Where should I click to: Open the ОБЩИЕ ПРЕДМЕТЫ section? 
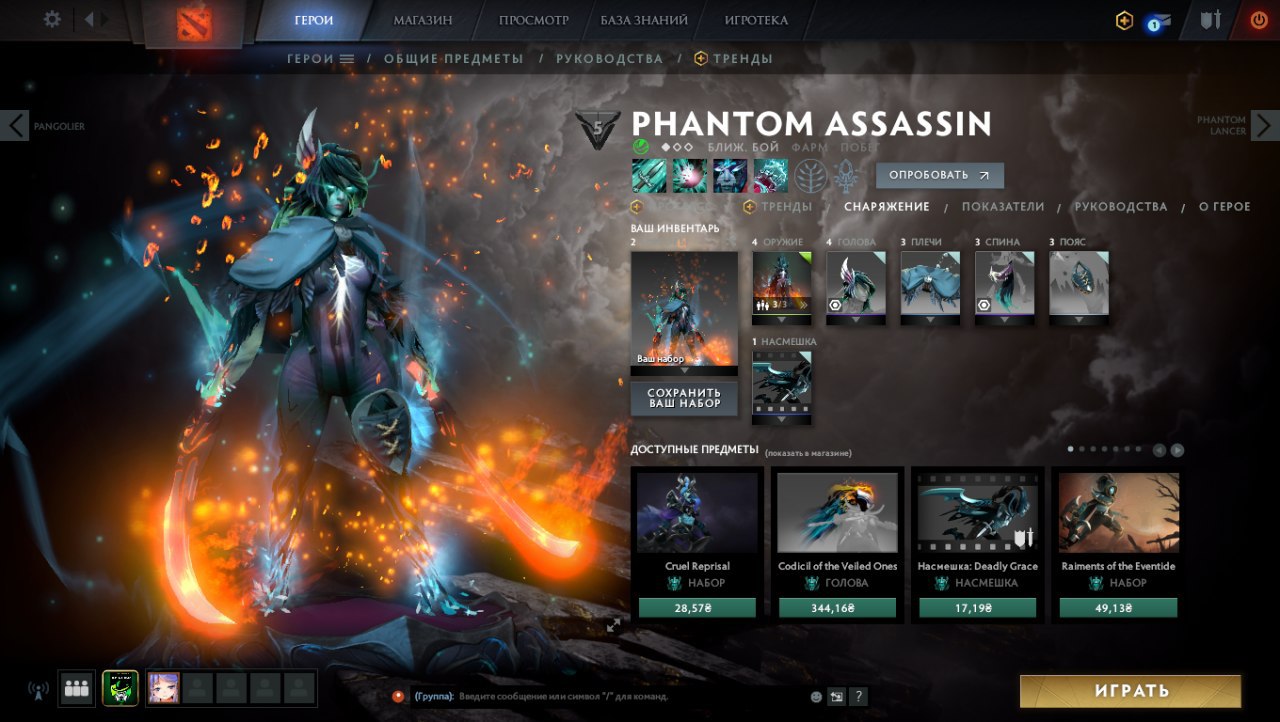point(453,59)
